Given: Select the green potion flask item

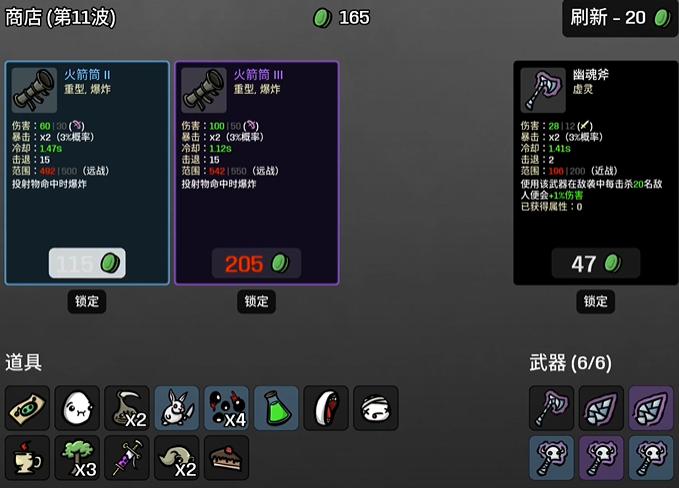Looking at the screenshot, I should (x=277, y=408).
